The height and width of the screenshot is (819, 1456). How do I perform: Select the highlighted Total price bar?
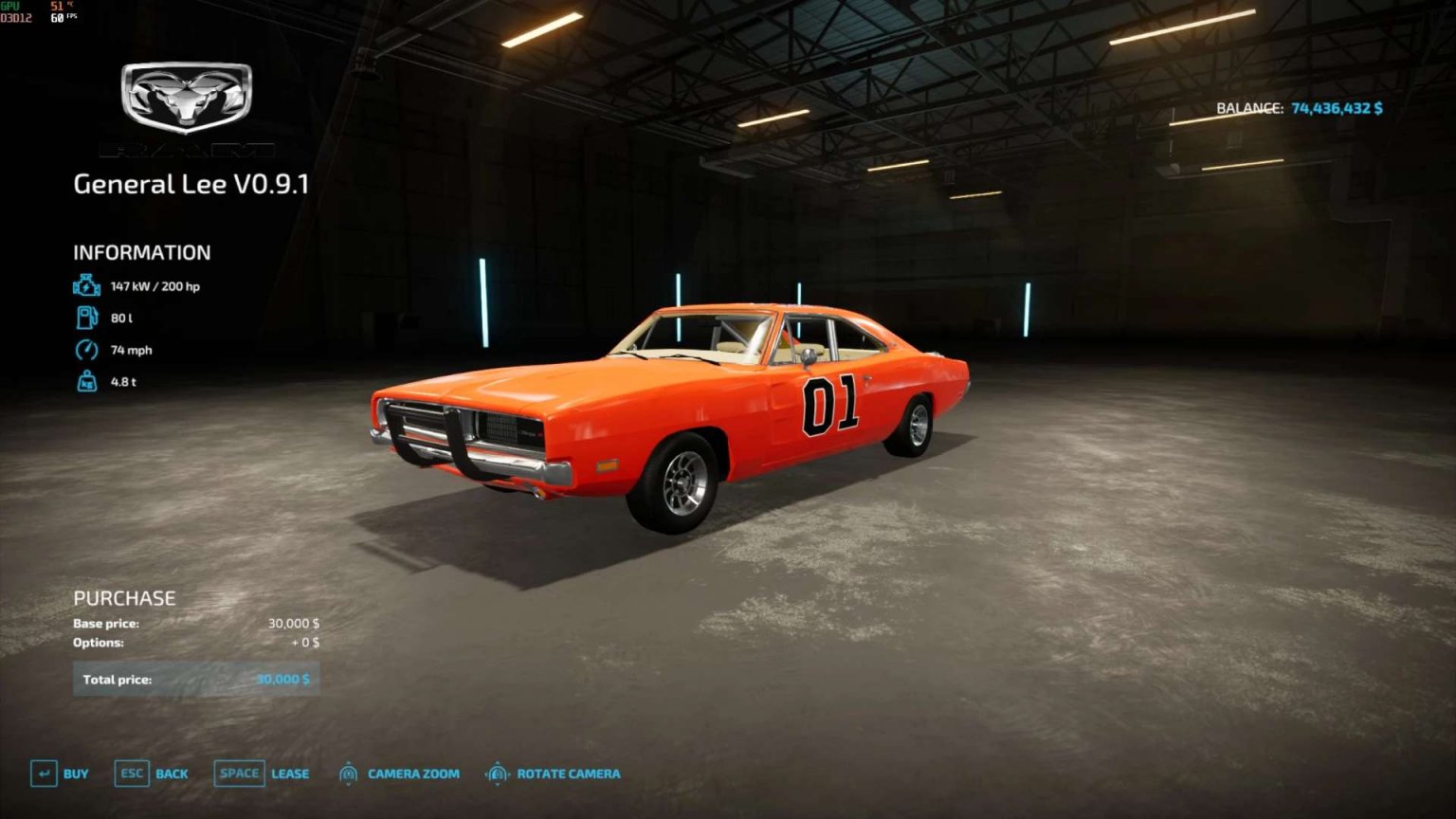196,679
